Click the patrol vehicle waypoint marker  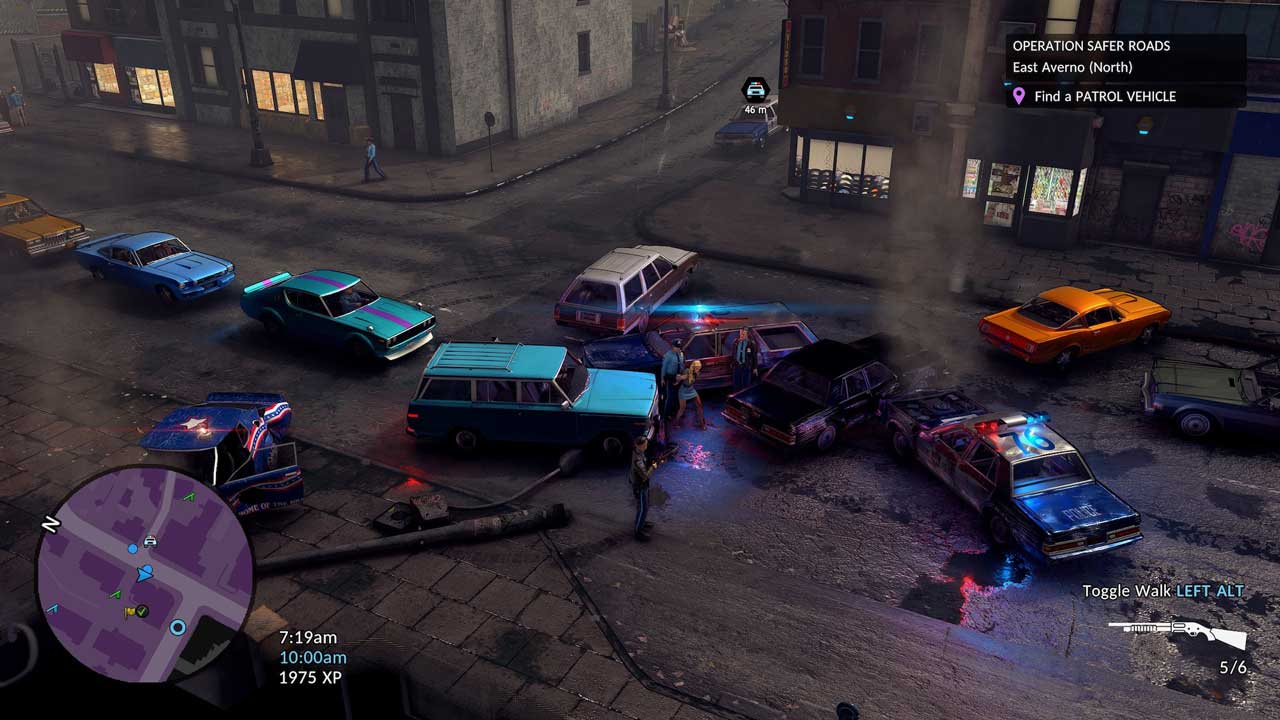[755, 88]
